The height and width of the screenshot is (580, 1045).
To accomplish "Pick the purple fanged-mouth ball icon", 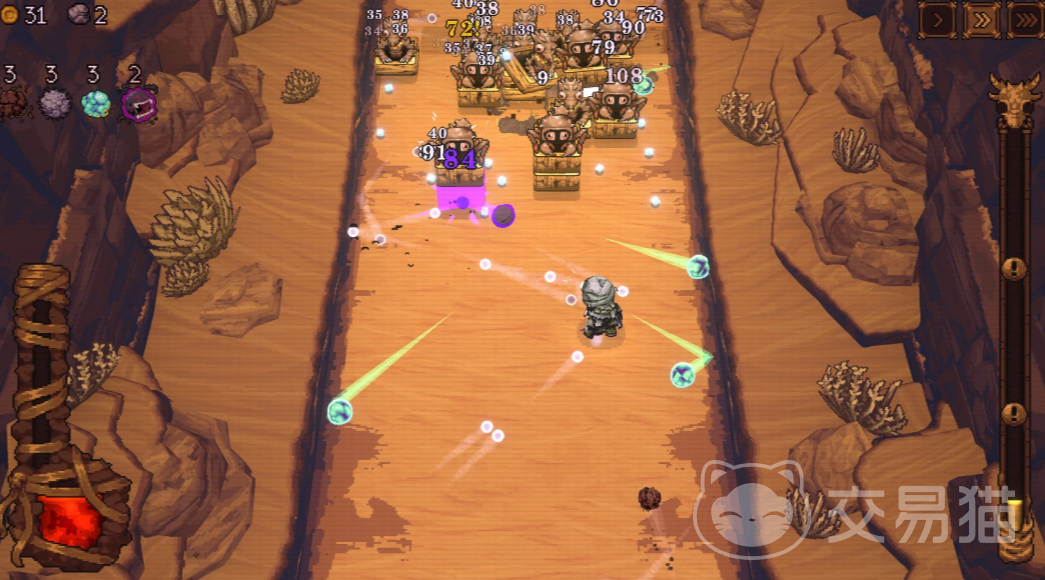I will [x=138, y=103].
